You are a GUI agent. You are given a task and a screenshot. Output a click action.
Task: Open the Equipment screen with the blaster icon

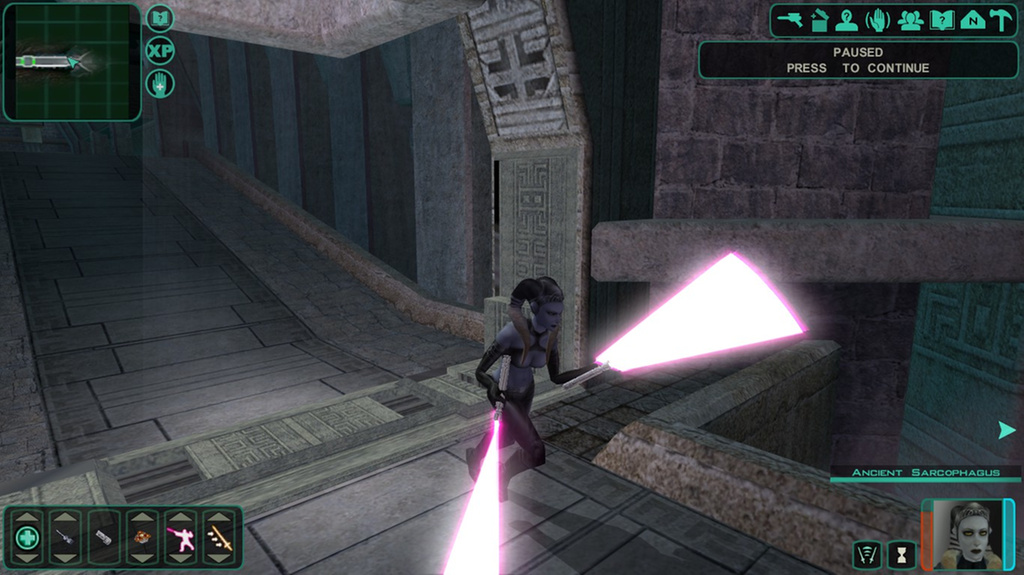point(790,20)
